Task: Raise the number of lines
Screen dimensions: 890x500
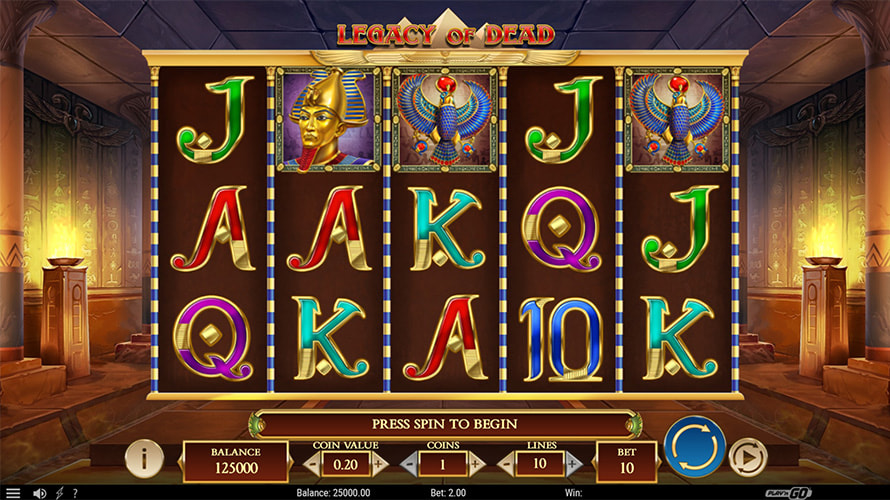Action: point(572,464)
